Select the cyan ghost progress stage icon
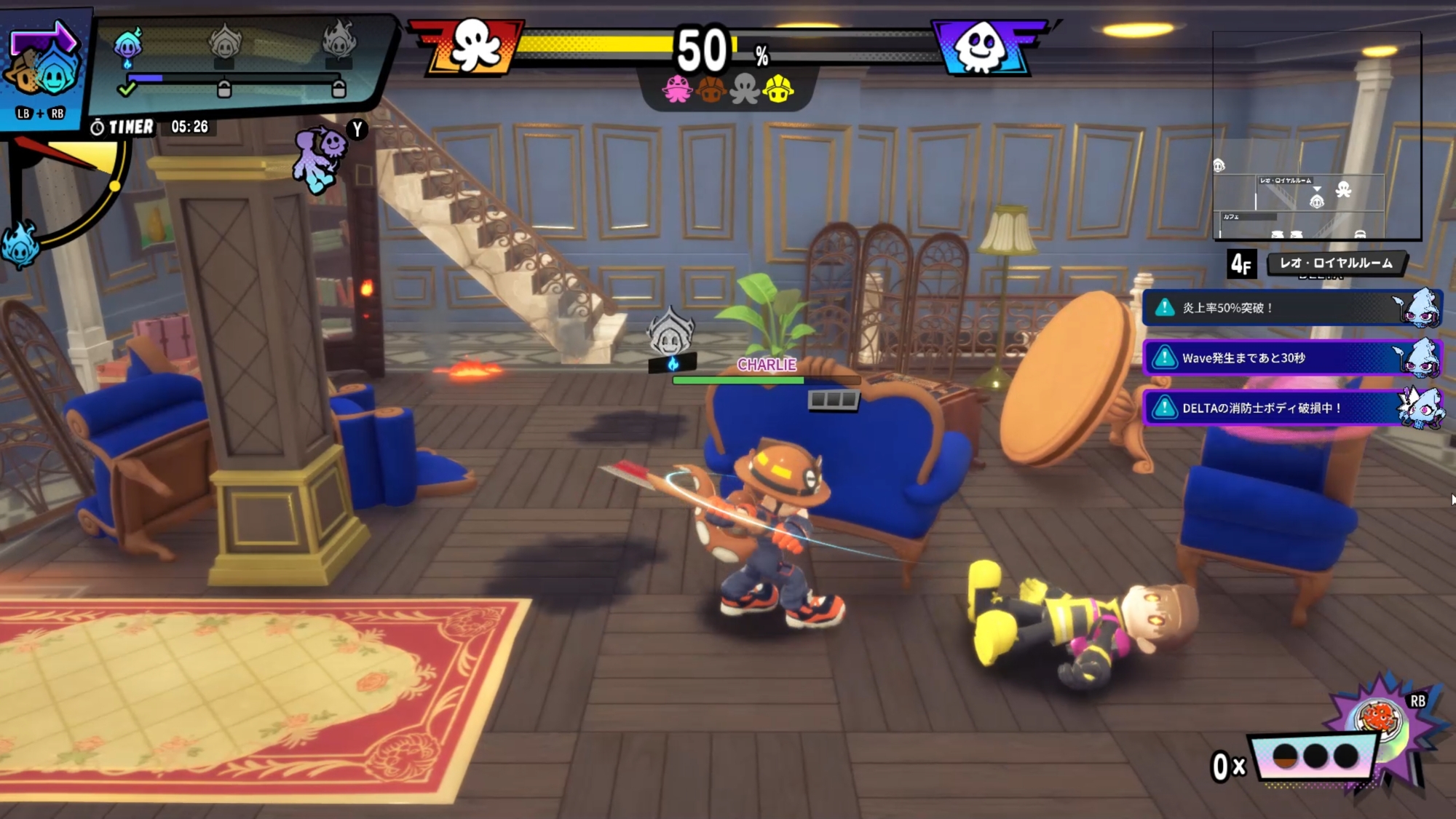 [128, 45]
